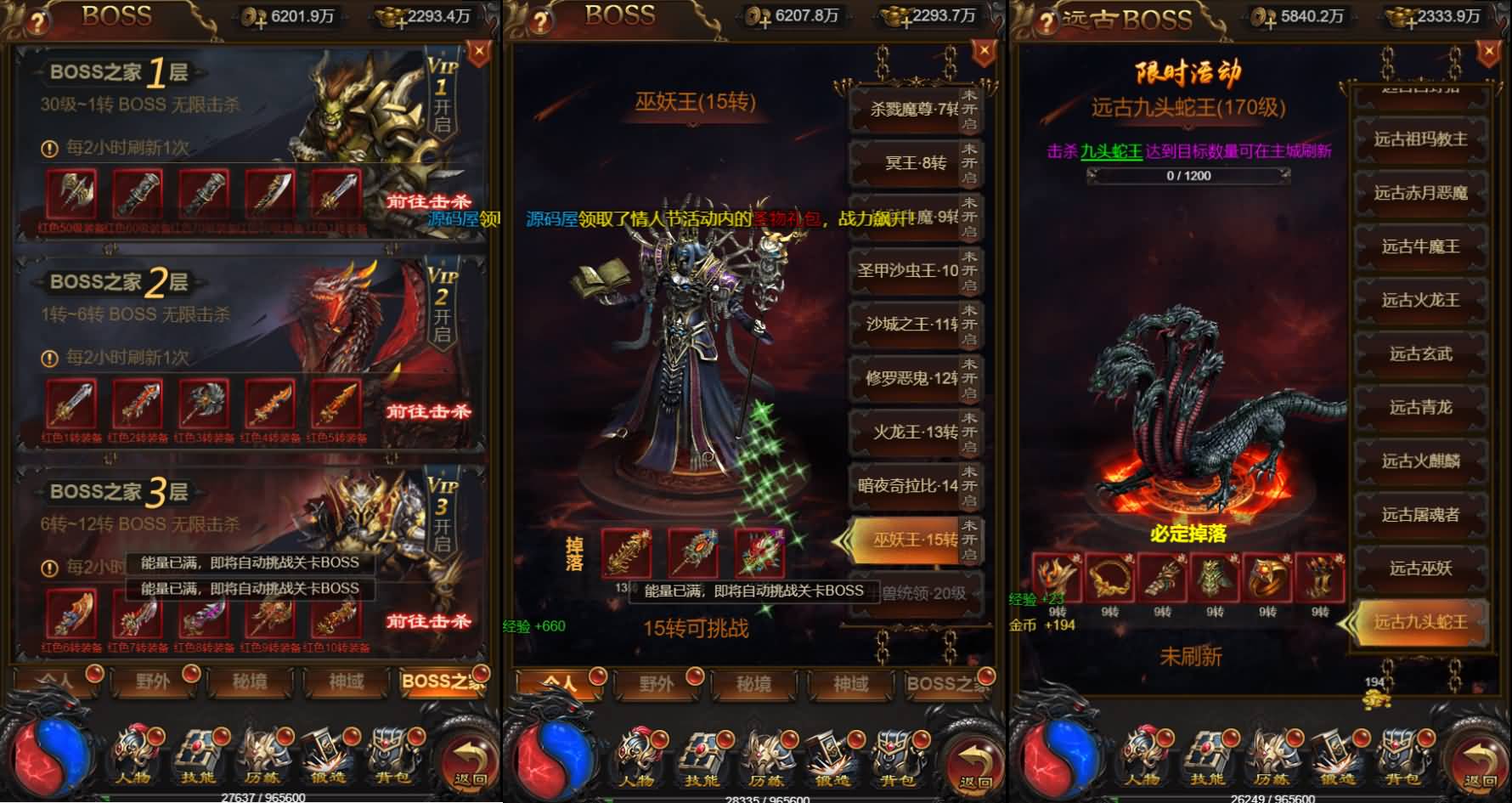This screenshot has height=803, width=1512.
Task: Follow the green 九头蛇王 link
Action: pyautogui.click(x=1111, y=151)
